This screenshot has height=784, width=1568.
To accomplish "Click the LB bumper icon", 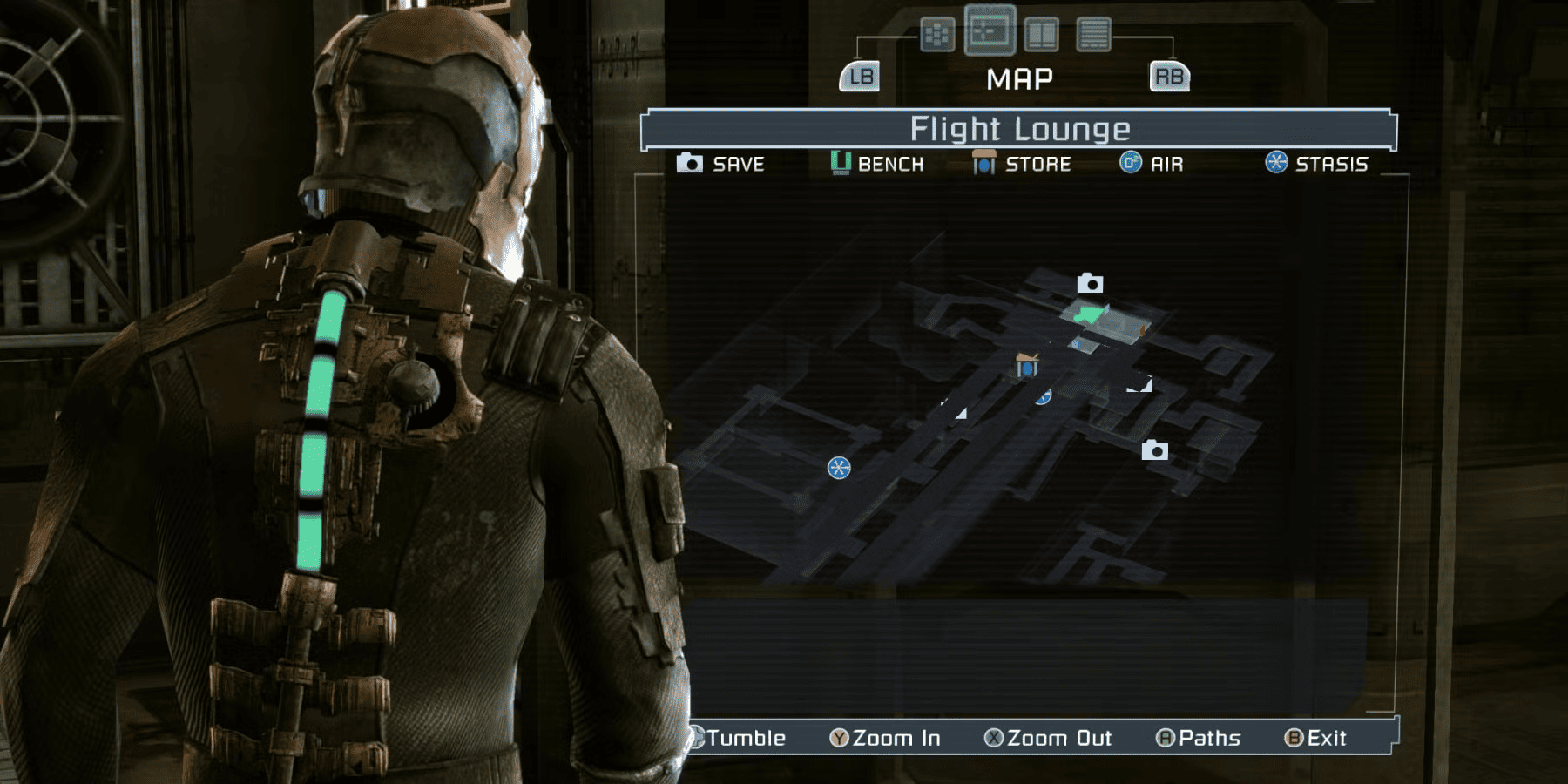I will click(860, 77).
